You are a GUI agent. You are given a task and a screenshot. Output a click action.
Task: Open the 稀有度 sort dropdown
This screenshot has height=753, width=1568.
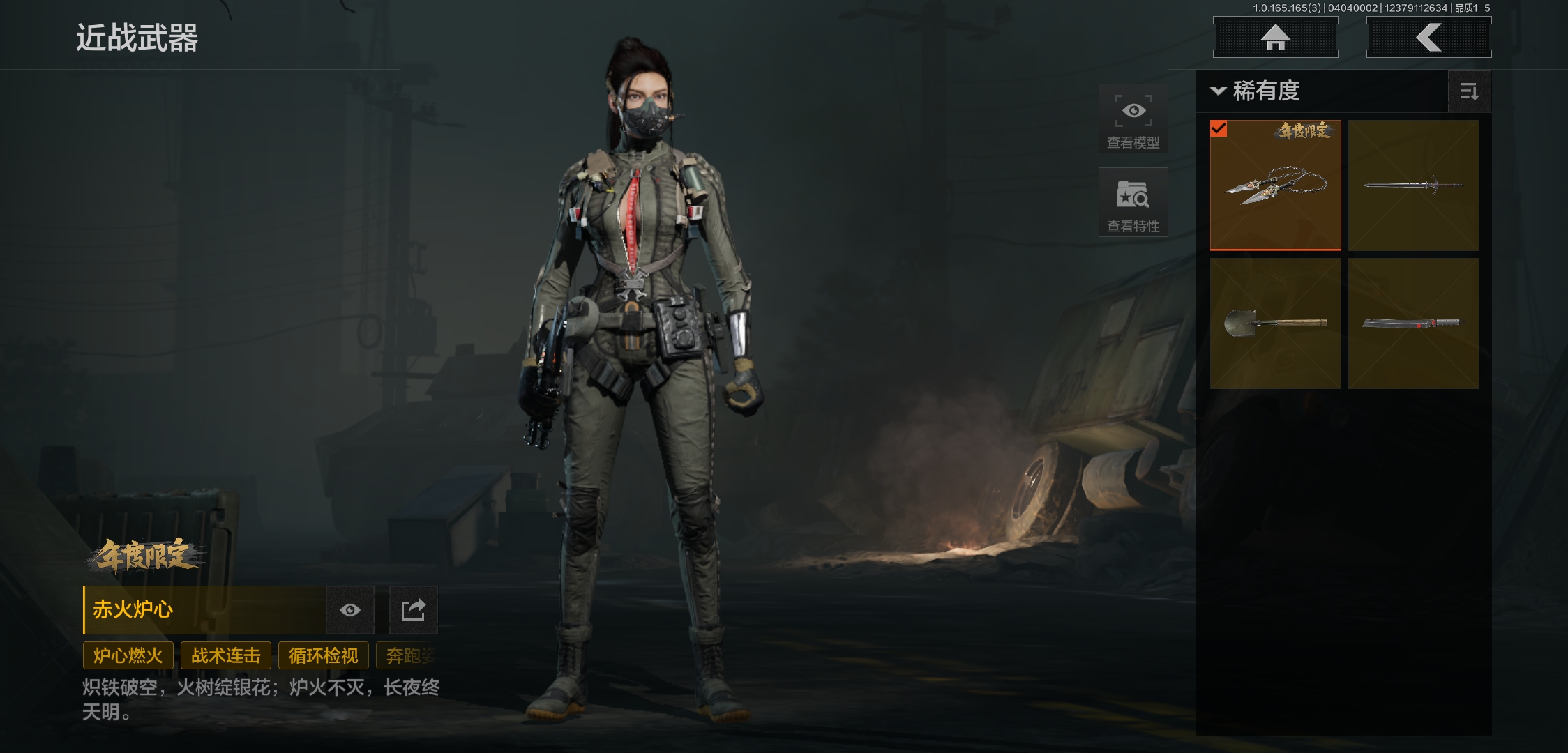pos(1256,91)
